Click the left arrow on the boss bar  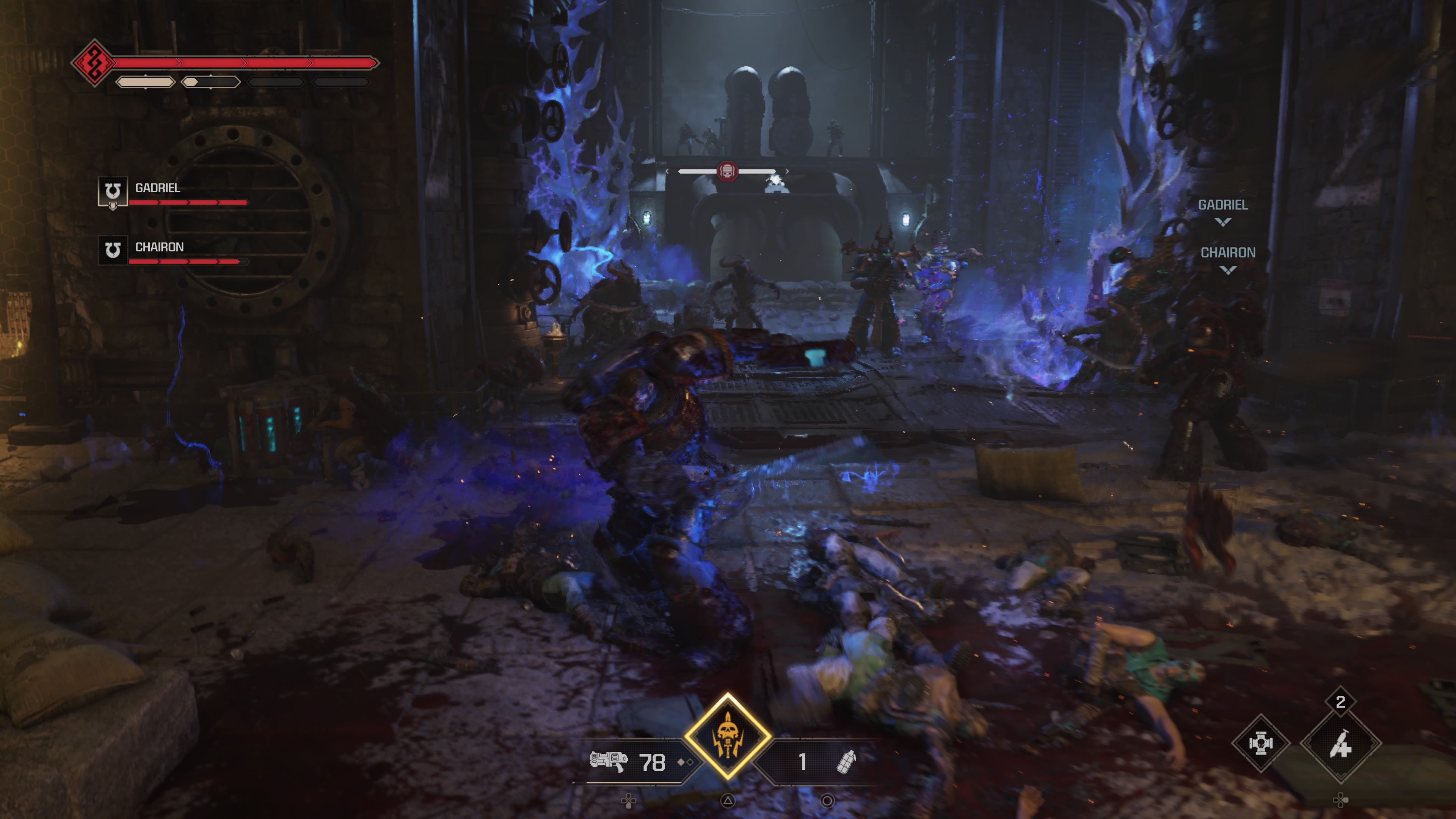coord(667,171)
